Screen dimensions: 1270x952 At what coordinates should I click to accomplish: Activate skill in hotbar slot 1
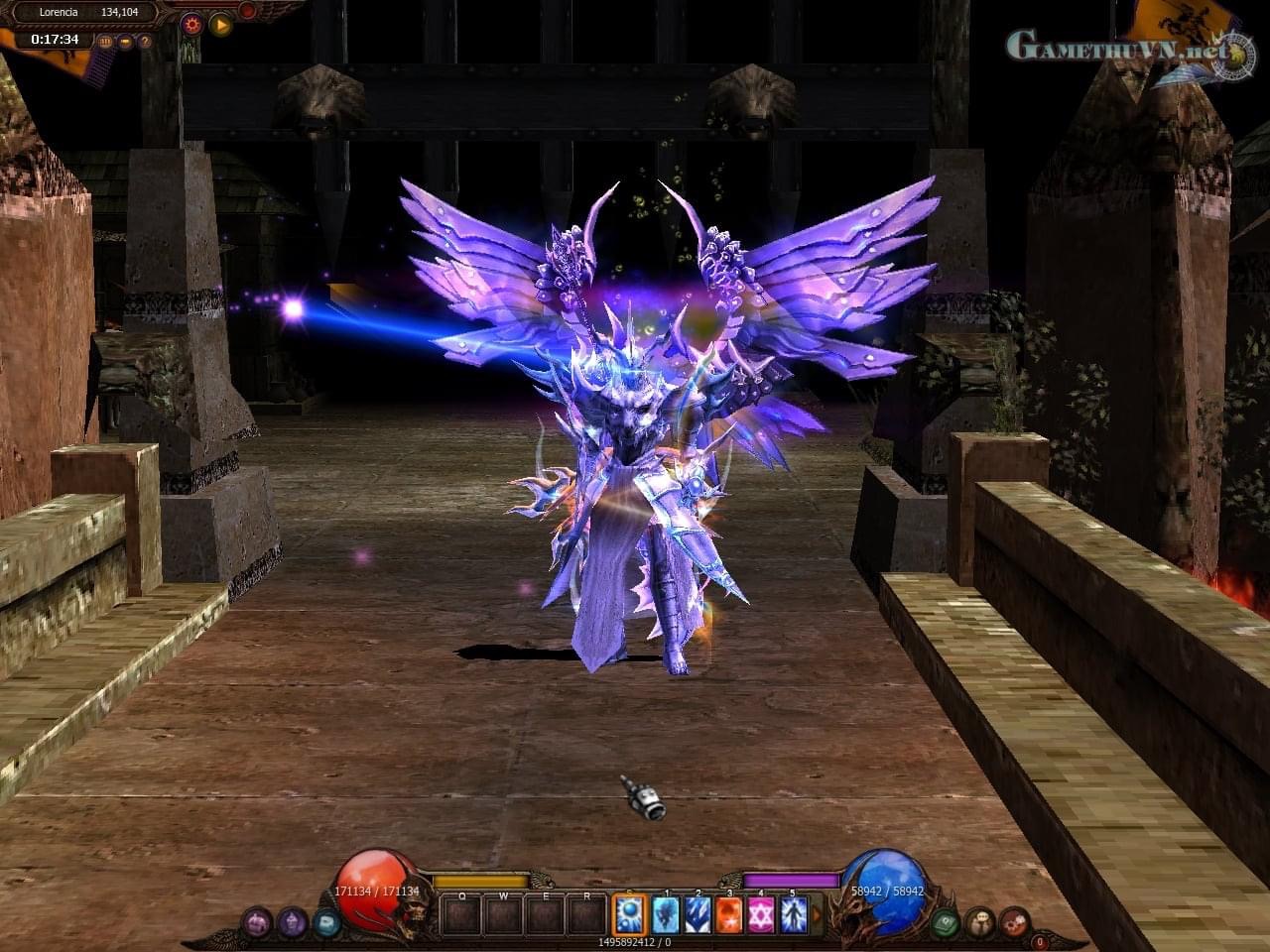pyautogui.click(x=665, y=913)
